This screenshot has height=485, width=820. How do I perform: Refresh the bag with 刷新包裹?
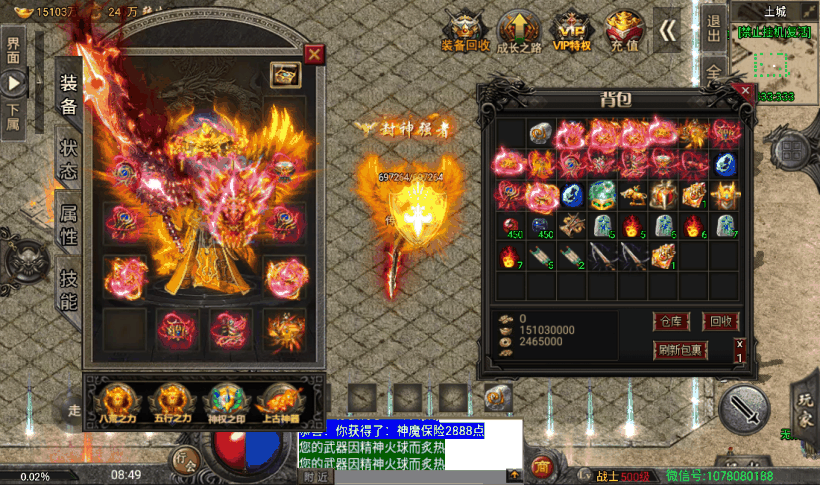pos(680,350)
